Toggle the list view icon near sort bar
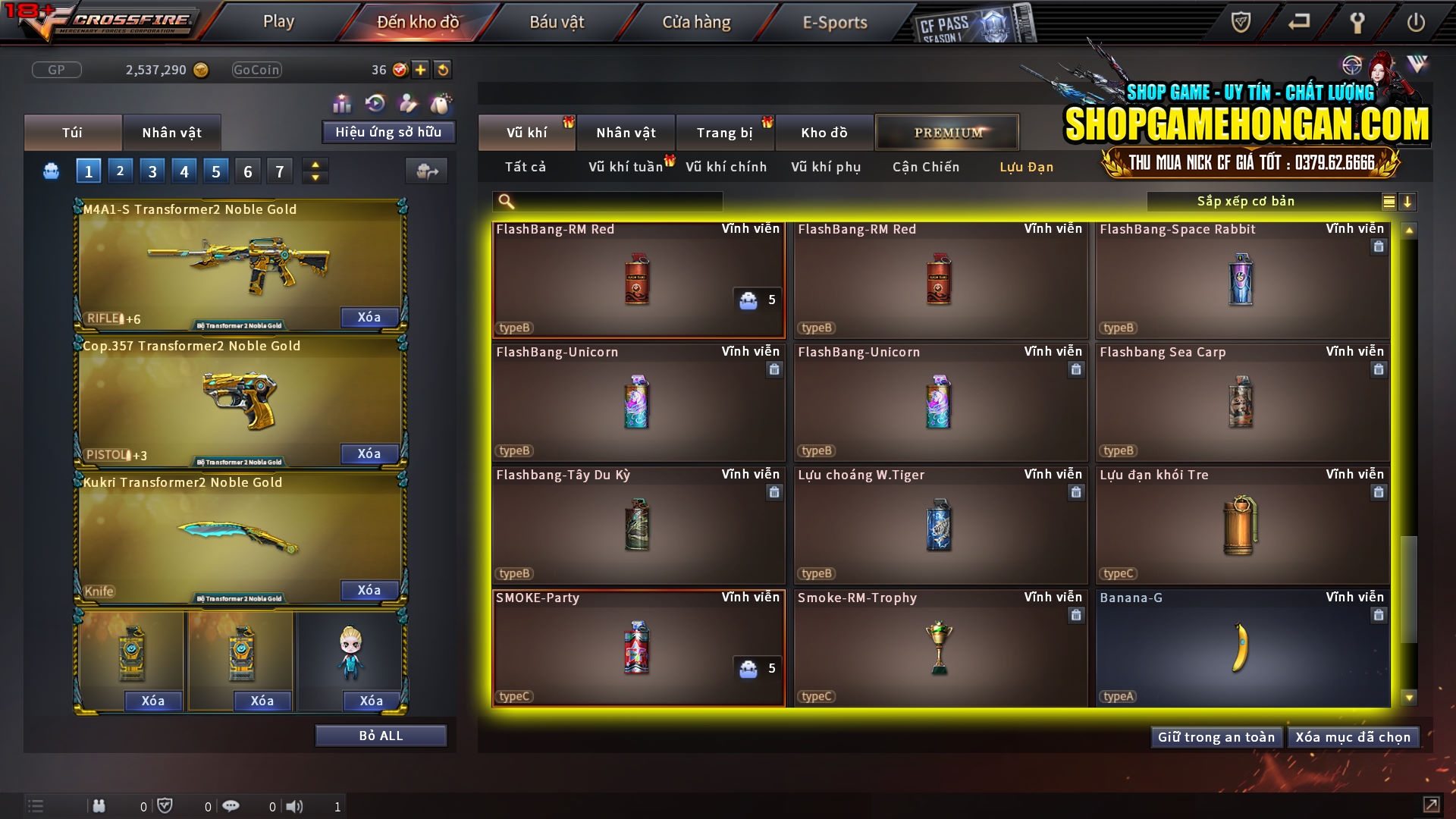This screenshot has width=1456, height=819. point(1388,201)
